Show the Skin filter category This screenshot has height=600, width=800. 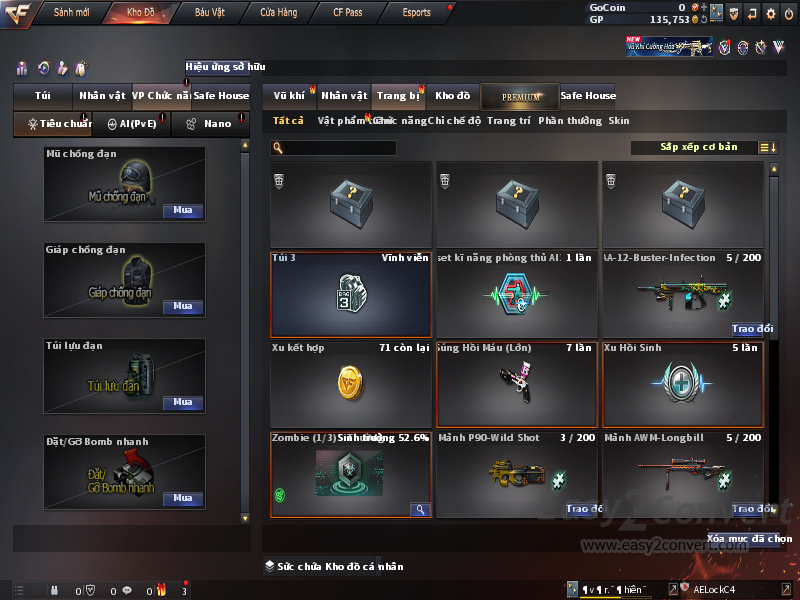[619, 121]
